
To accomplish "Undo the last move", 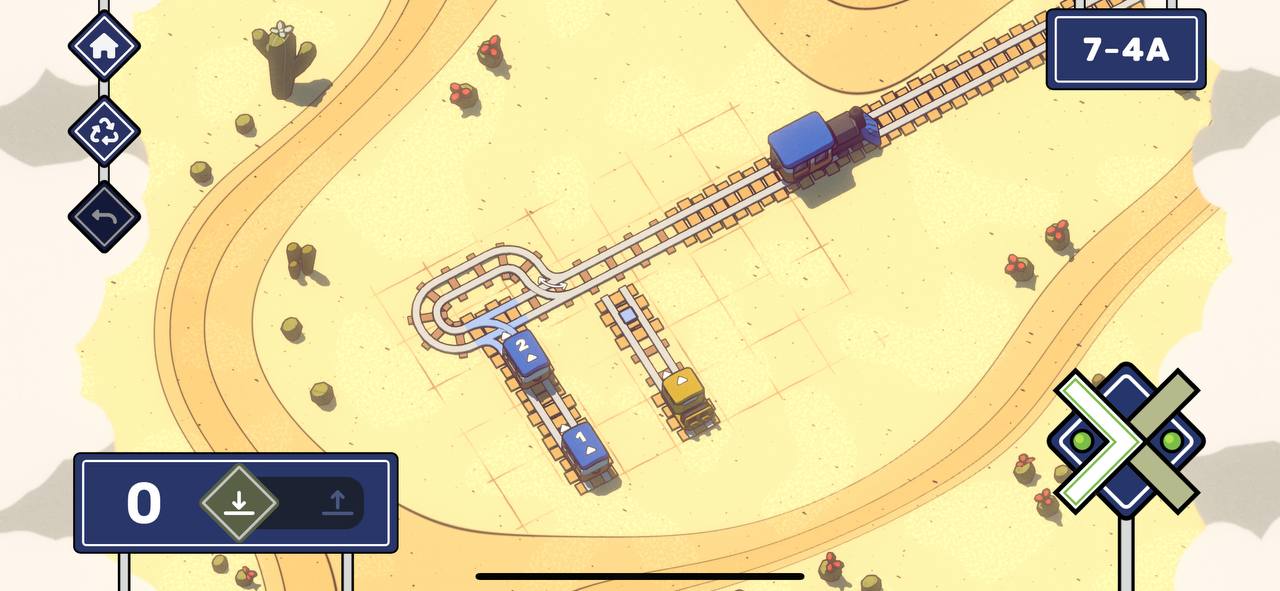I will click(x=104, y=217).
